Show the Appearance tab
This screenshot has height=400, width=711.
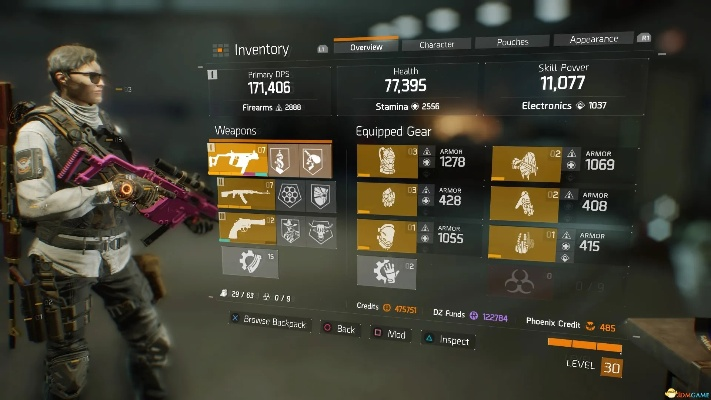pos(594,40)
